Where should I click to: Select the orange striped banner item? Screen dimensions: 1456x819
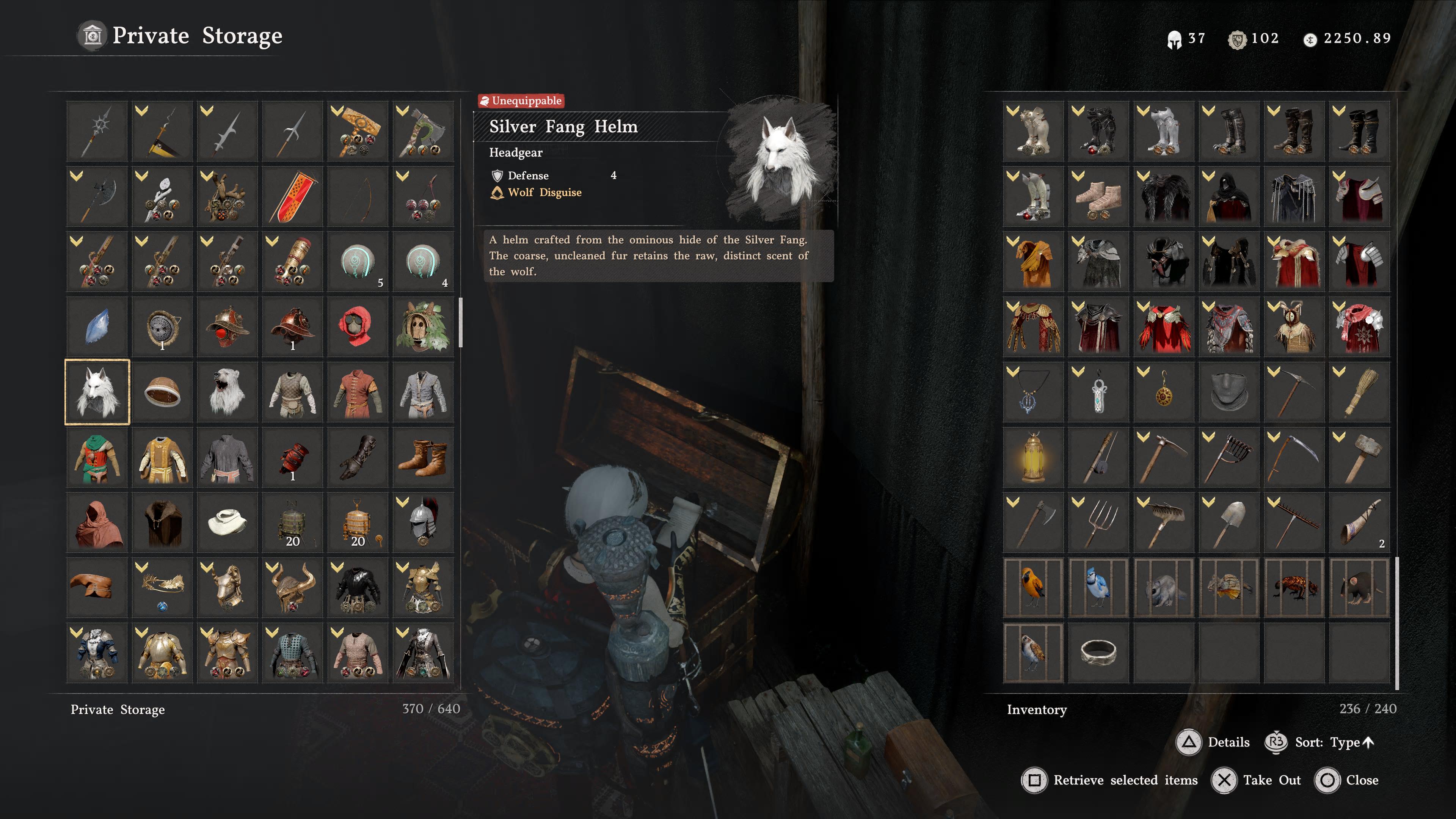coord(292,196)
